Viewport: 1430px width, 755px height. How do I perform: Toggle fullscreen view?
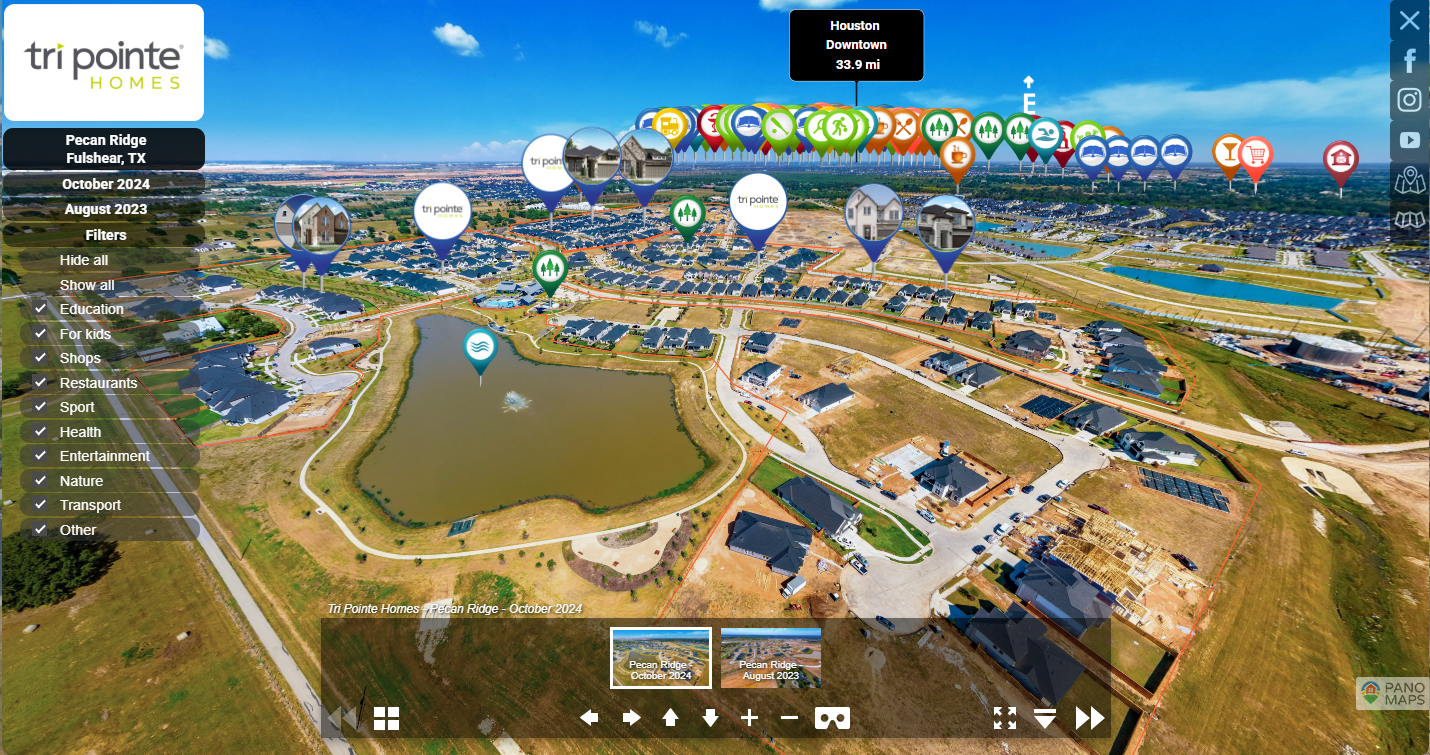click(x=1005, y=718)
